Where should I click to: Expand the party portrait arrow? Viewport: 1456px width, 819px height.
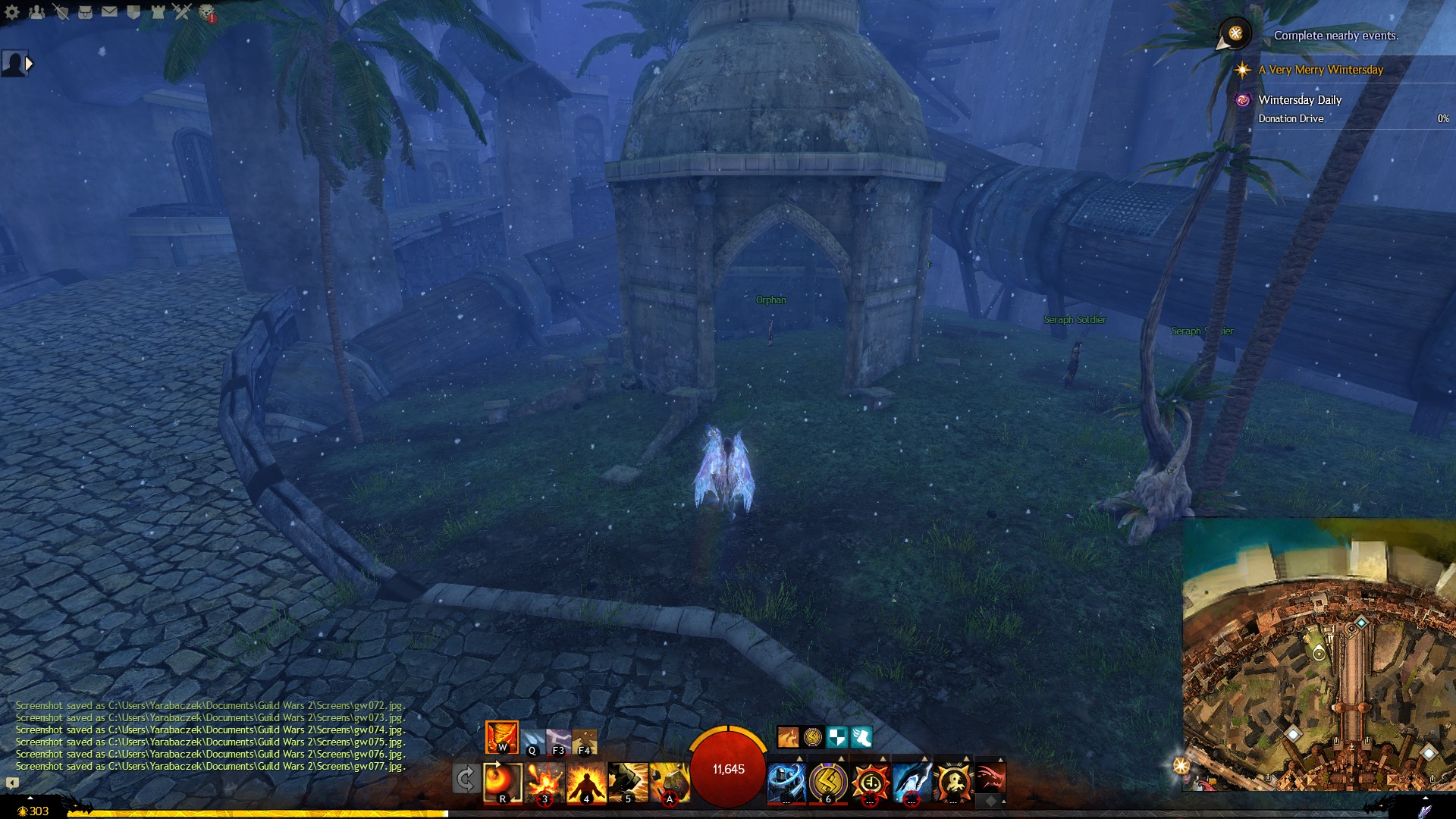(29, 64)
